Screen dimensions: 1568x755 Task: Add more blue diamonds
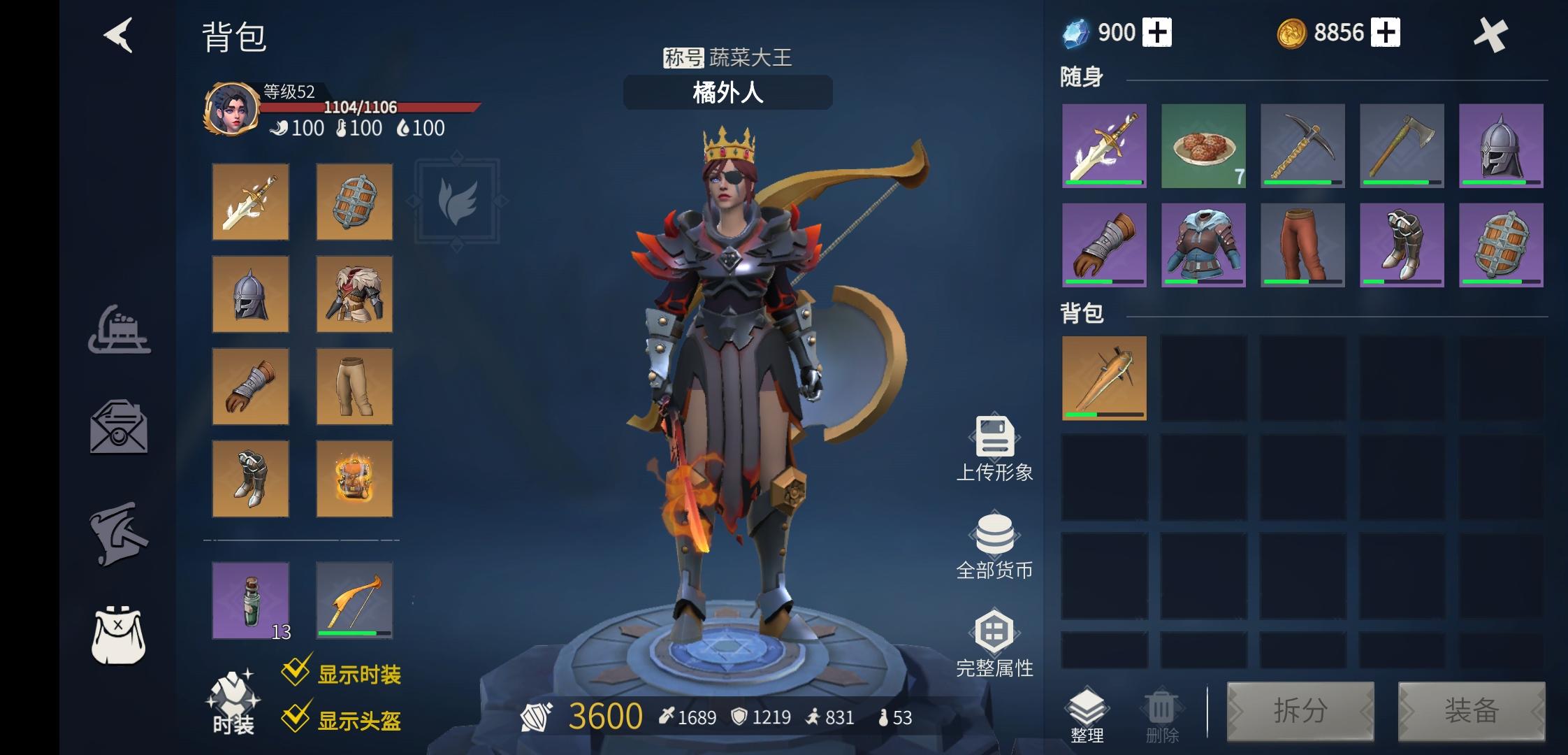click(x=1157, y=33)
